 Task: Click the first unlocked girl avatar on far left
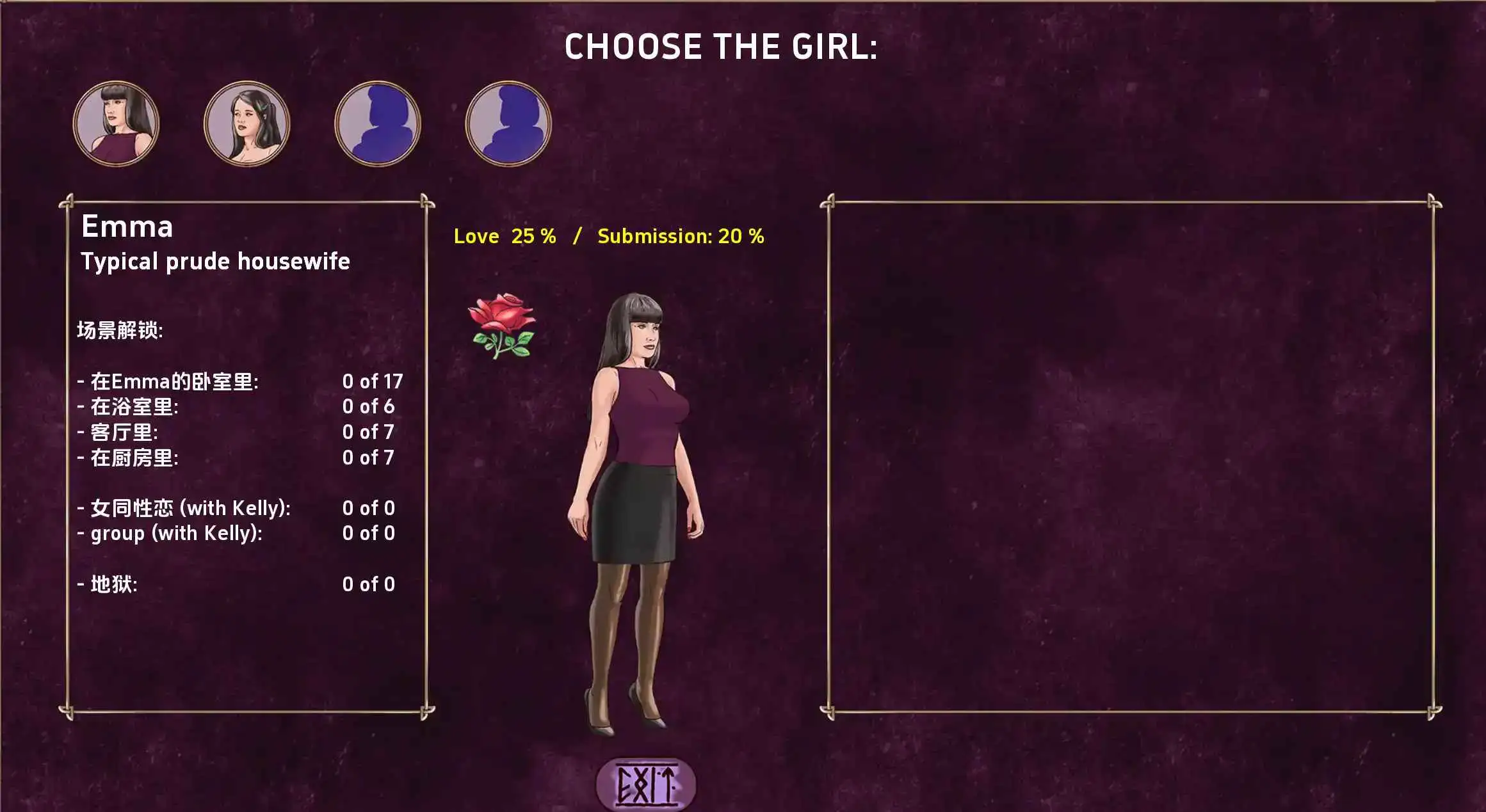click(116, 123)
